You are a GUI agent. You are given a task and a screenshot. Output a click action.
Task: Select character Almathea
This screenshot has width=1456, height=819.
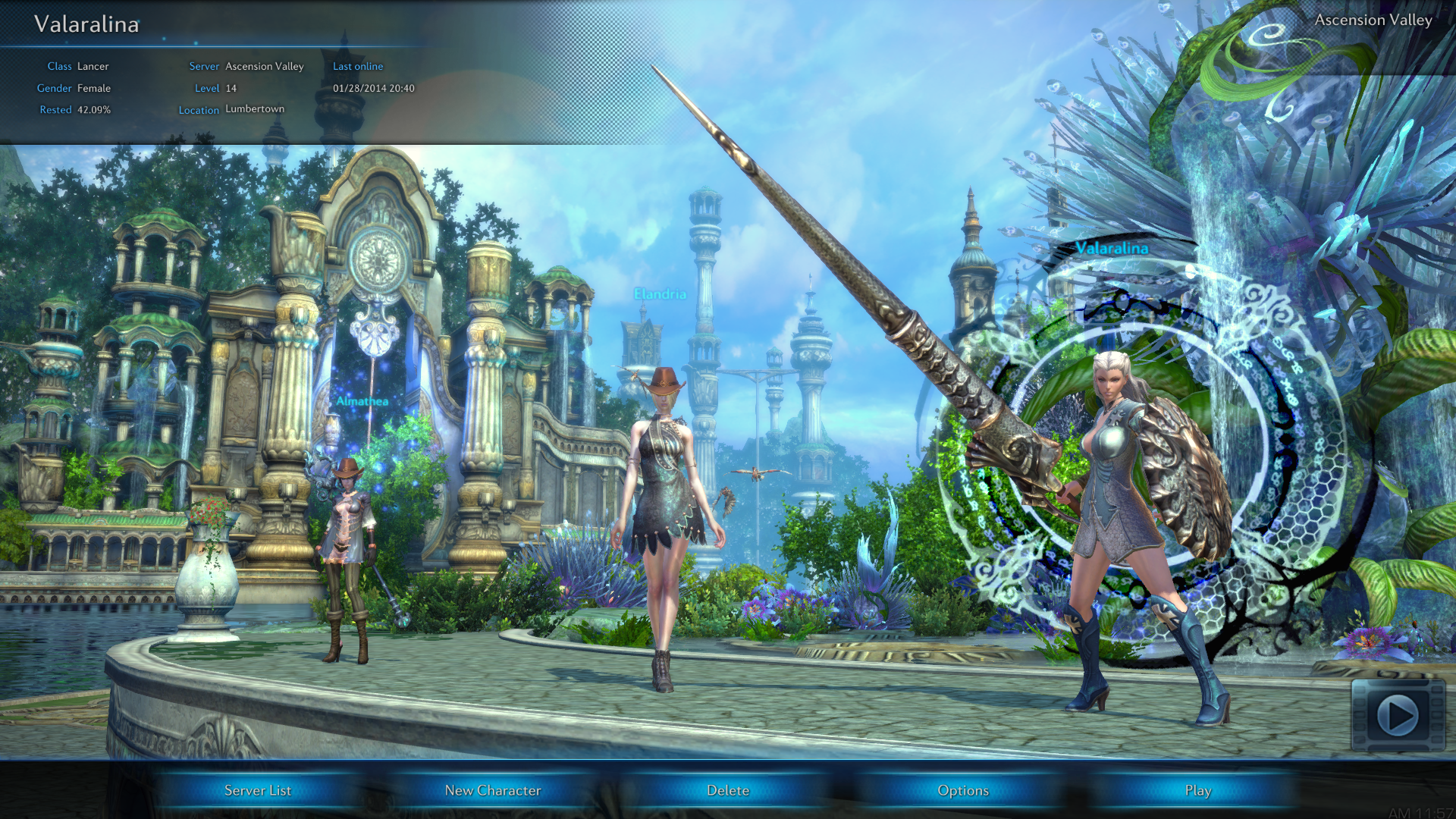point(347,546)
